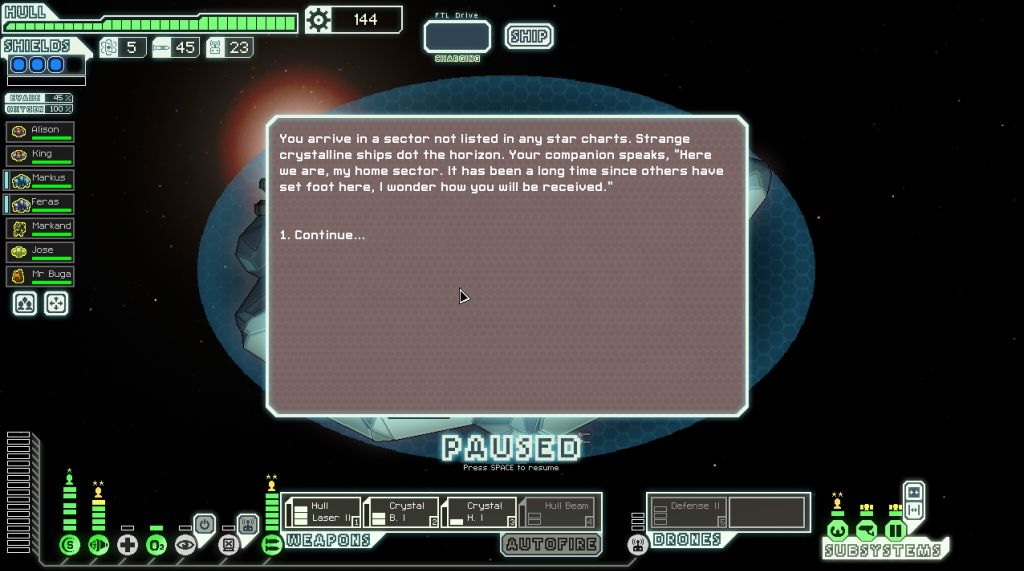The width and height of the screenshot is (1024, 571).
Task: Click the FTL Drive jump button
Action: pos(457,37)
